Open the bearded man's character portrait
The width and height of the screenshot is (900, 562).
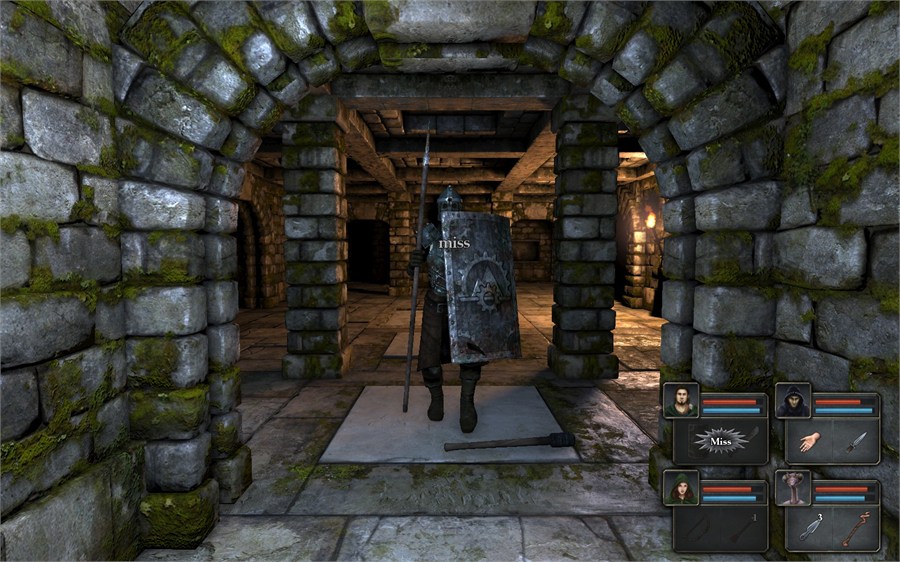(x=680, y=401)
